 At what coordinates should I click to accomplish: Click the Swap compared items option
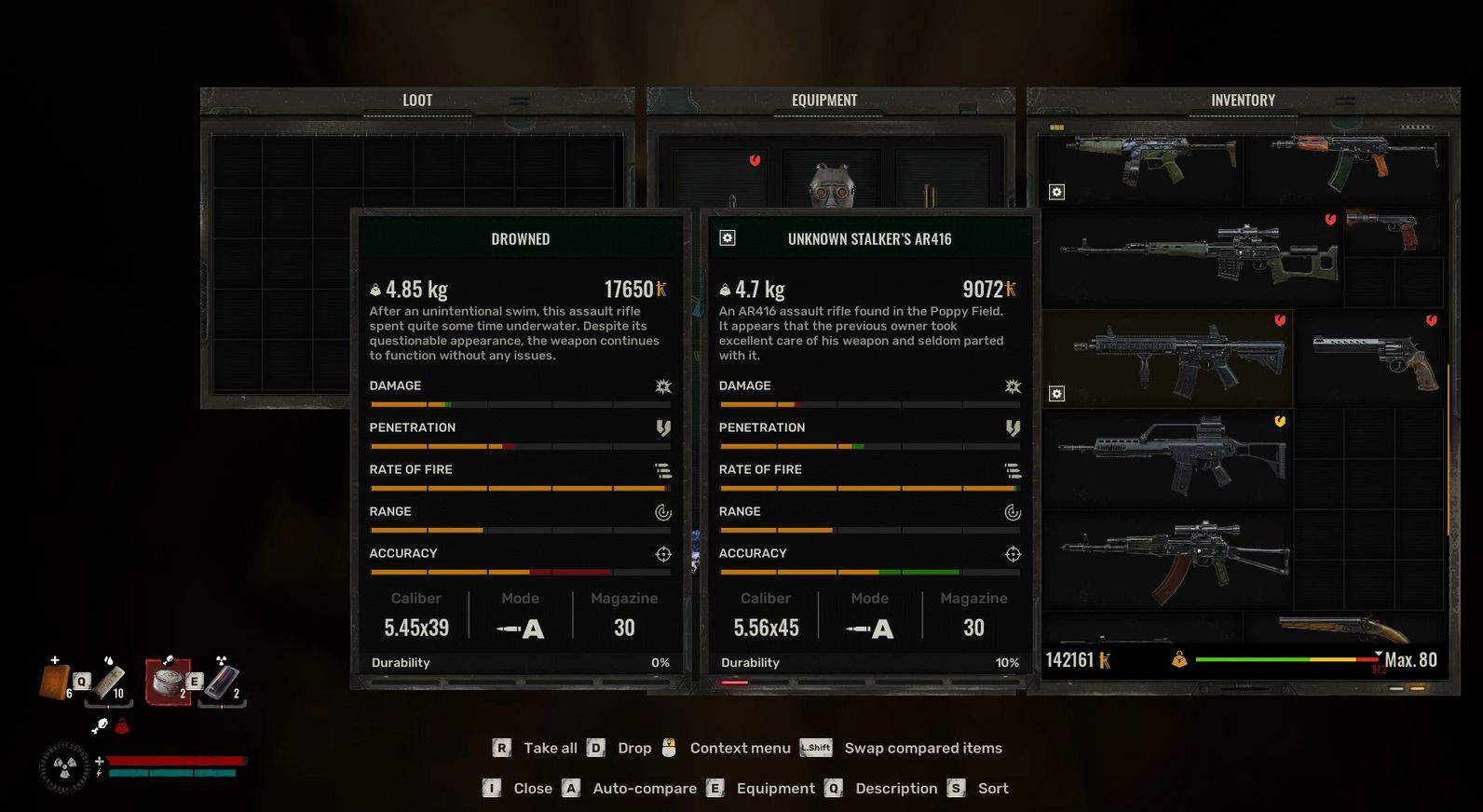(x=922, y=748)
